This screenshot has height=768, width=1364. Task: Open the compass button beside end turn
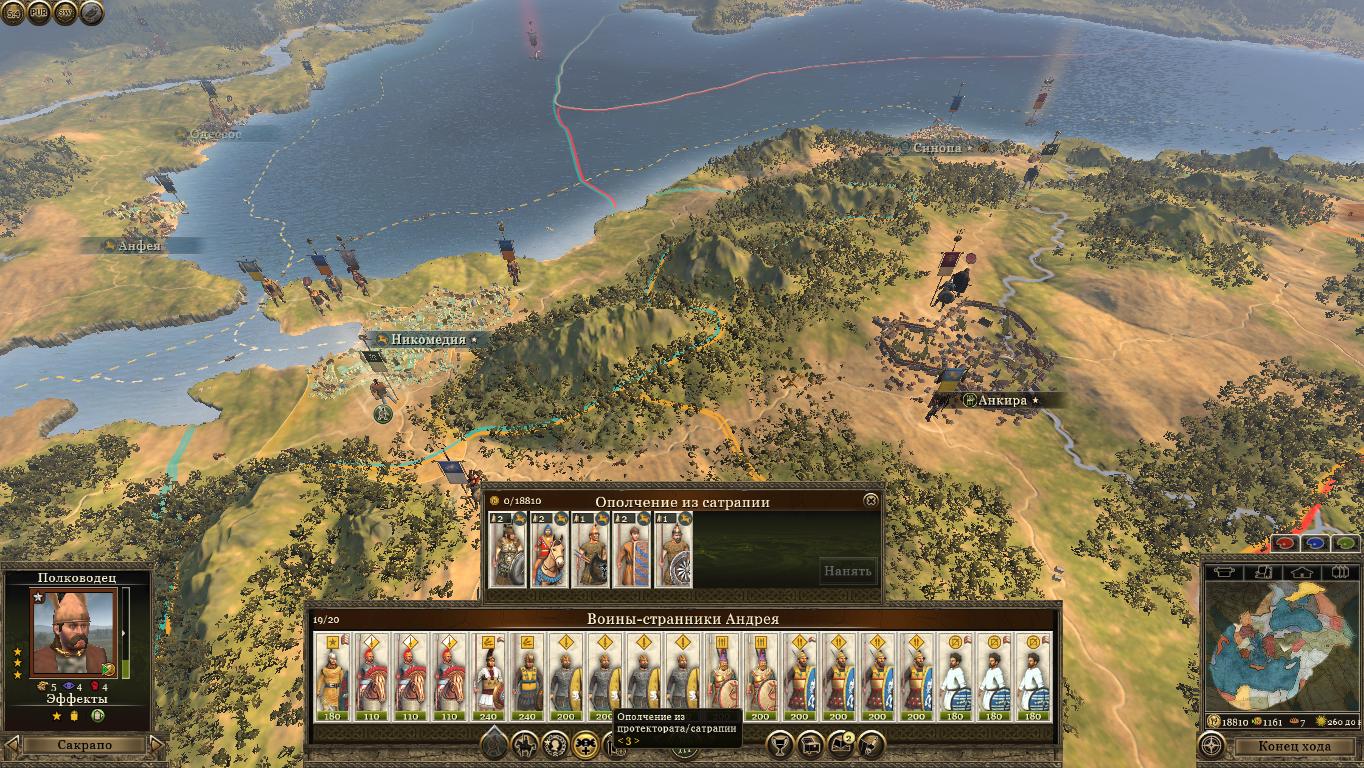(1212, 746)
